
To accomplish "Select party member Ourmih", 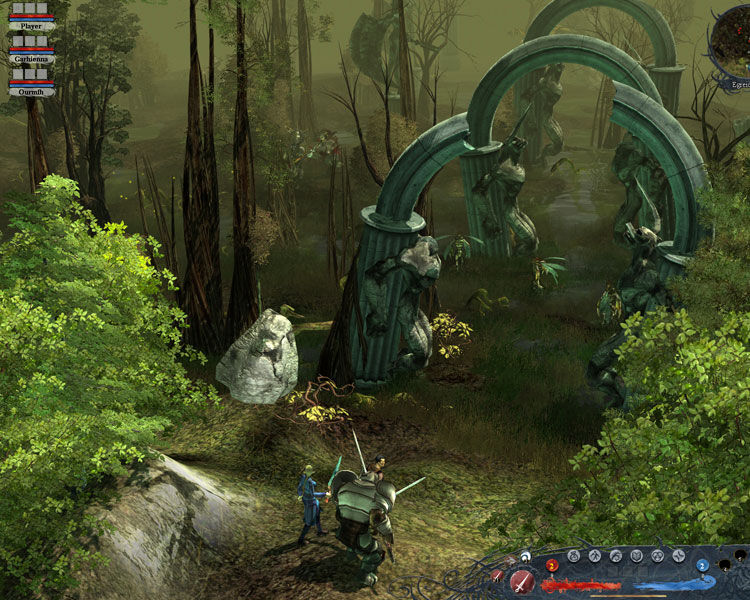I will tap(31, 91).
